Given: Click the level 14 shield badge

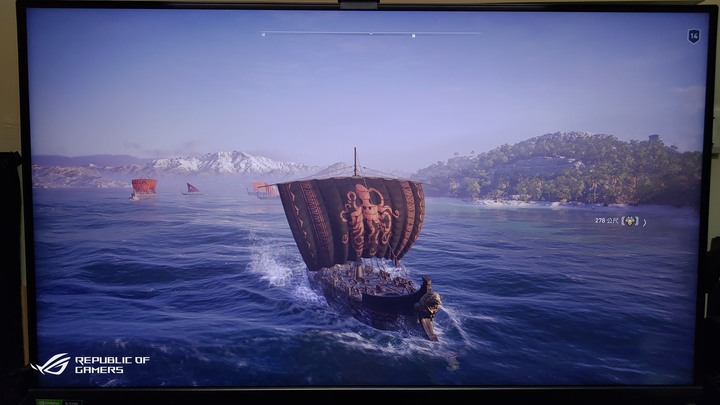Looking at the screenshot, I should coord(693,36).
